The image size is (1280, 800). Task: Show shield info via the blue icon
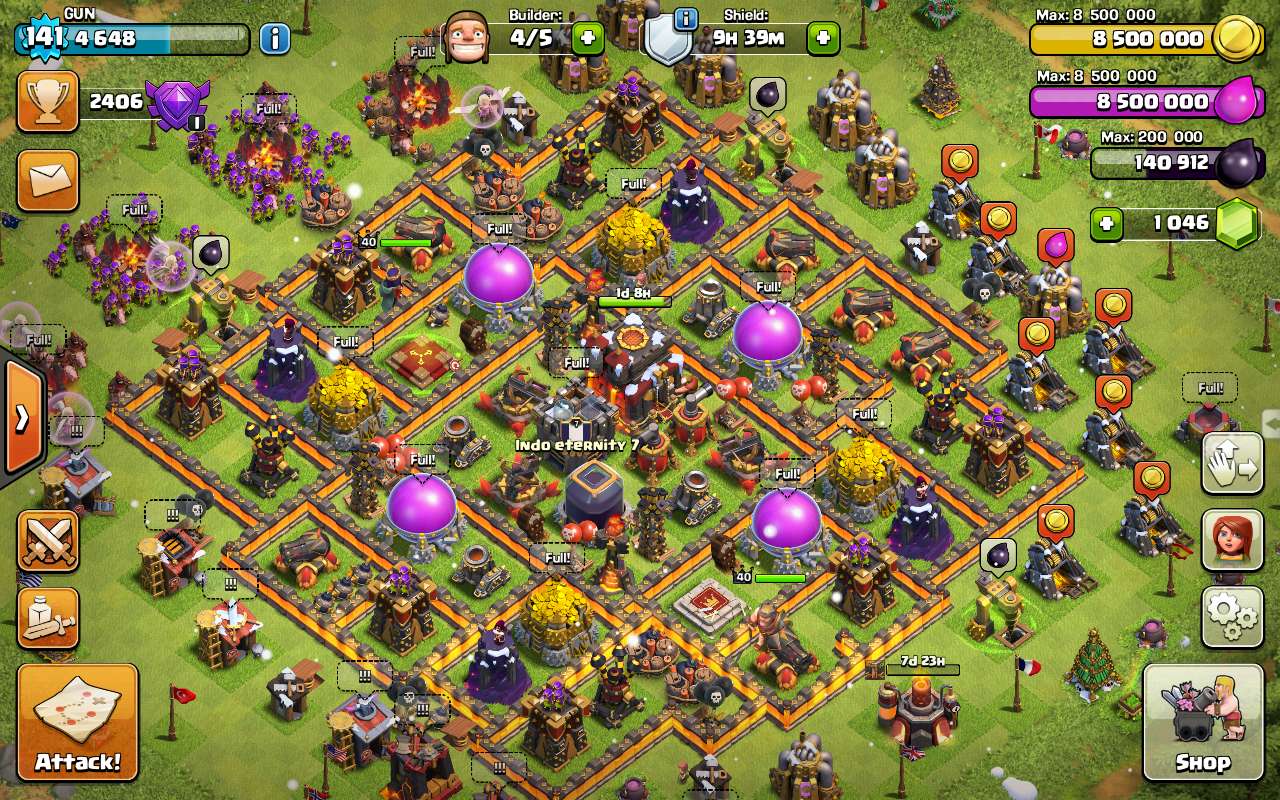686,19
